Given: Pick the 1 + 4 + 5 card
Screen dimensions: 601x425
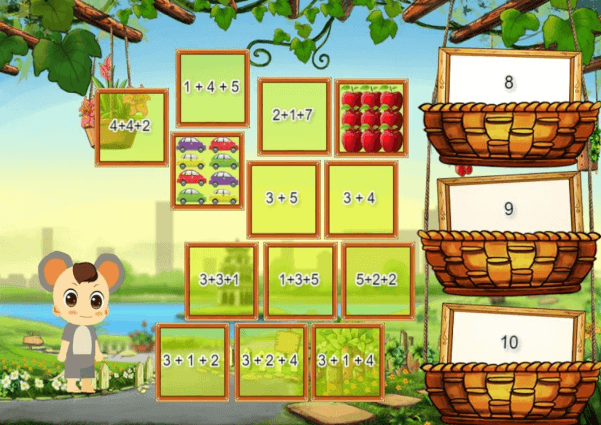Looking at the screenshot, I should point(212,88).
